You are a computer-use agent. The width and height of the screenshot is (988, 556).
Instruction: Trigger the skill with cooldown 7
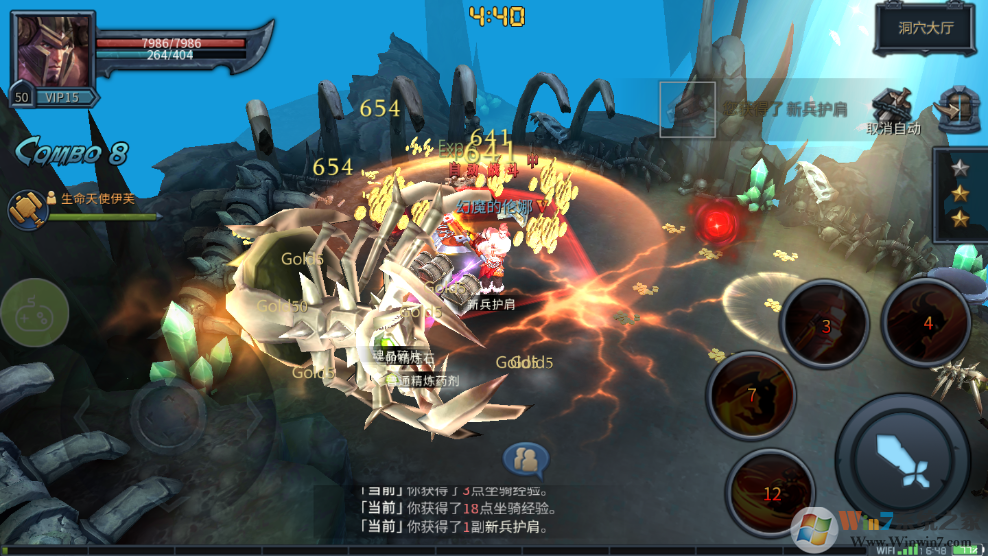click(x=752, y=397)
